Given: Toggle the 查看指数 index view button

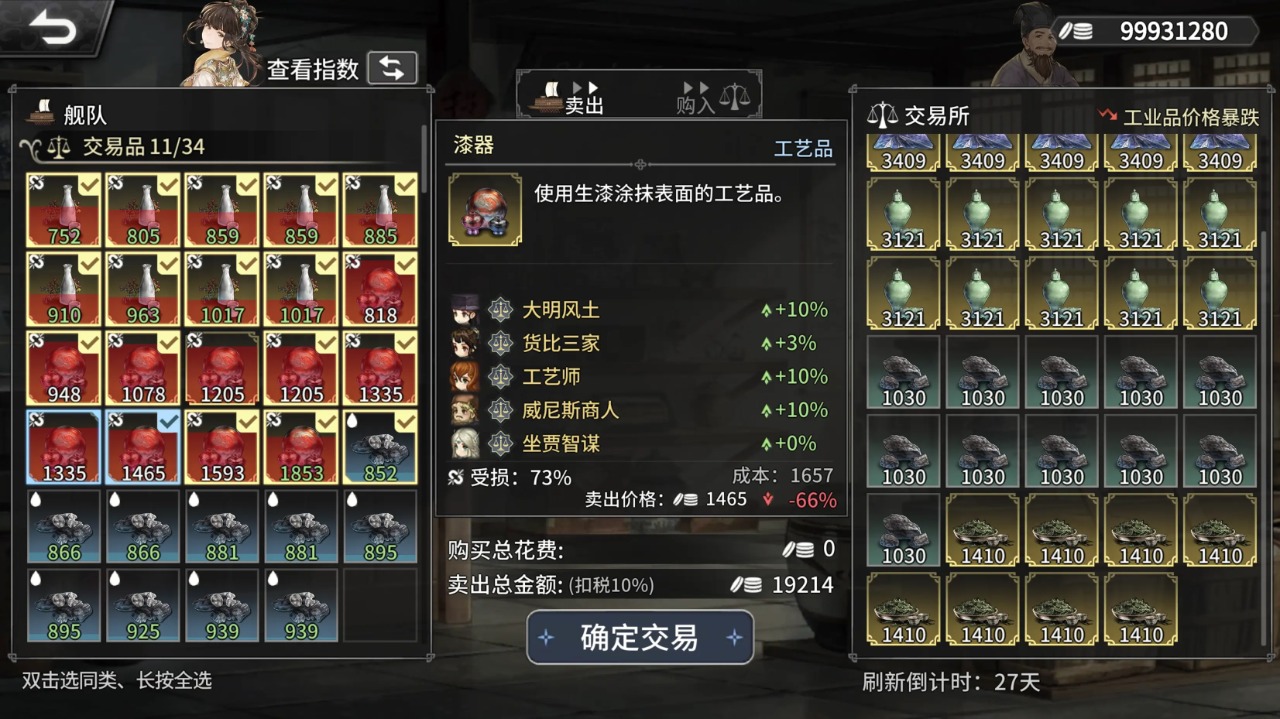Looking at the screenshot, I should click(392, 68).
